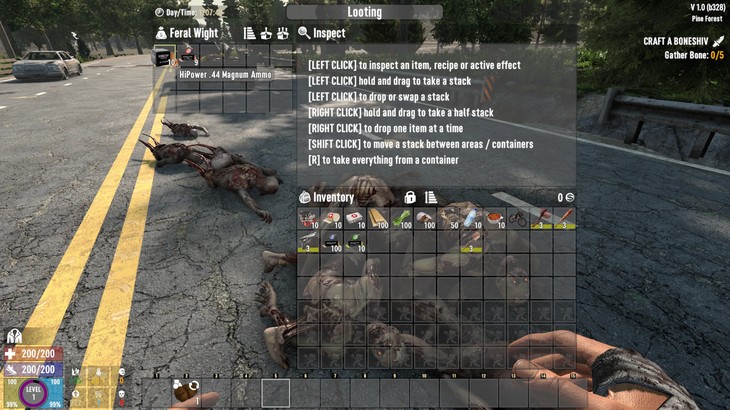The image size is (730, 410).
Task: Sort the Inventory with the sort button
Action: pyautogui.click(x=431, y=197)
